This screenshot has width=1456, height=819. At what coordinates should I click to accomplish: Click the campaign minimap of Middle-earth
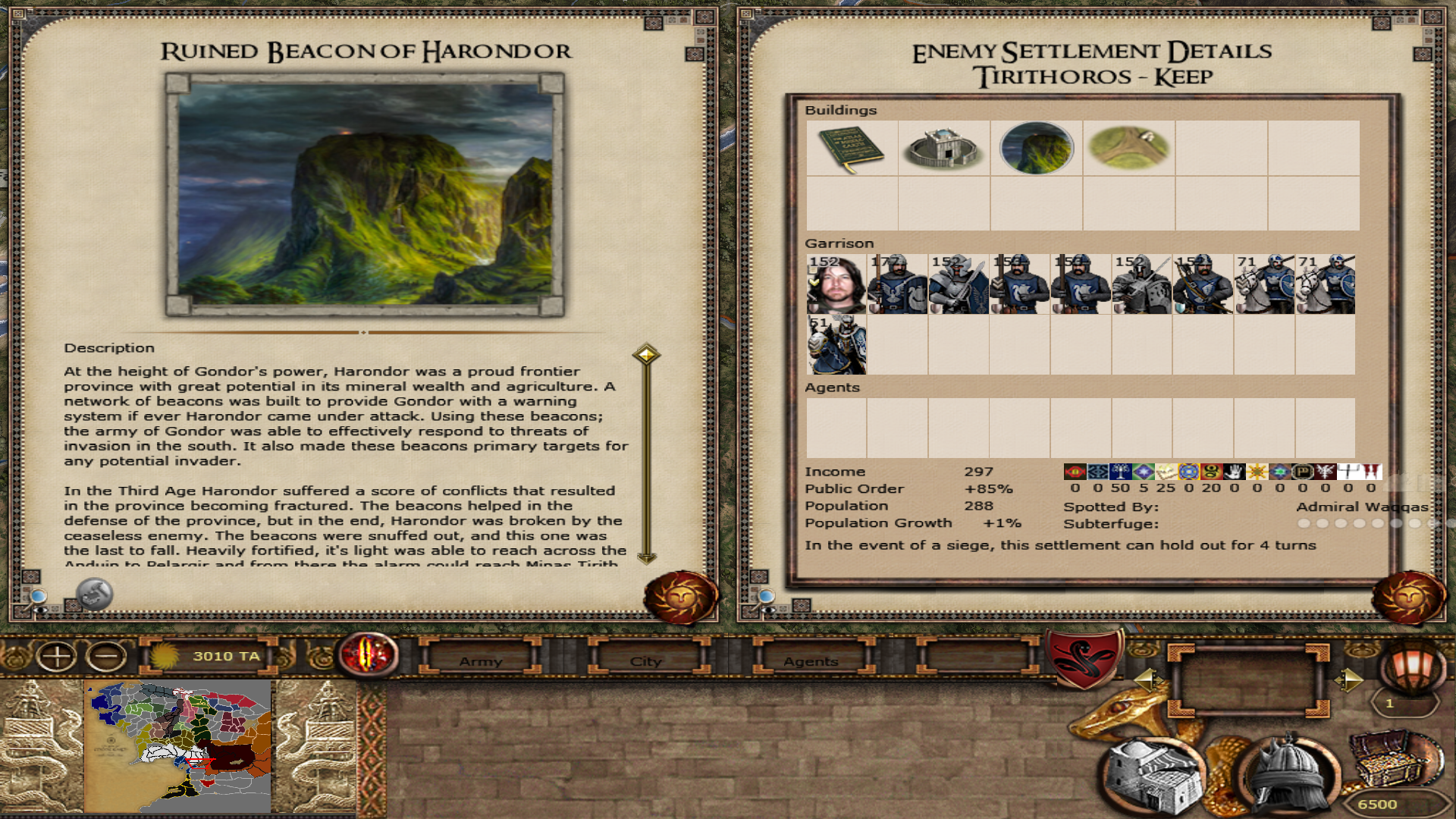179,747
